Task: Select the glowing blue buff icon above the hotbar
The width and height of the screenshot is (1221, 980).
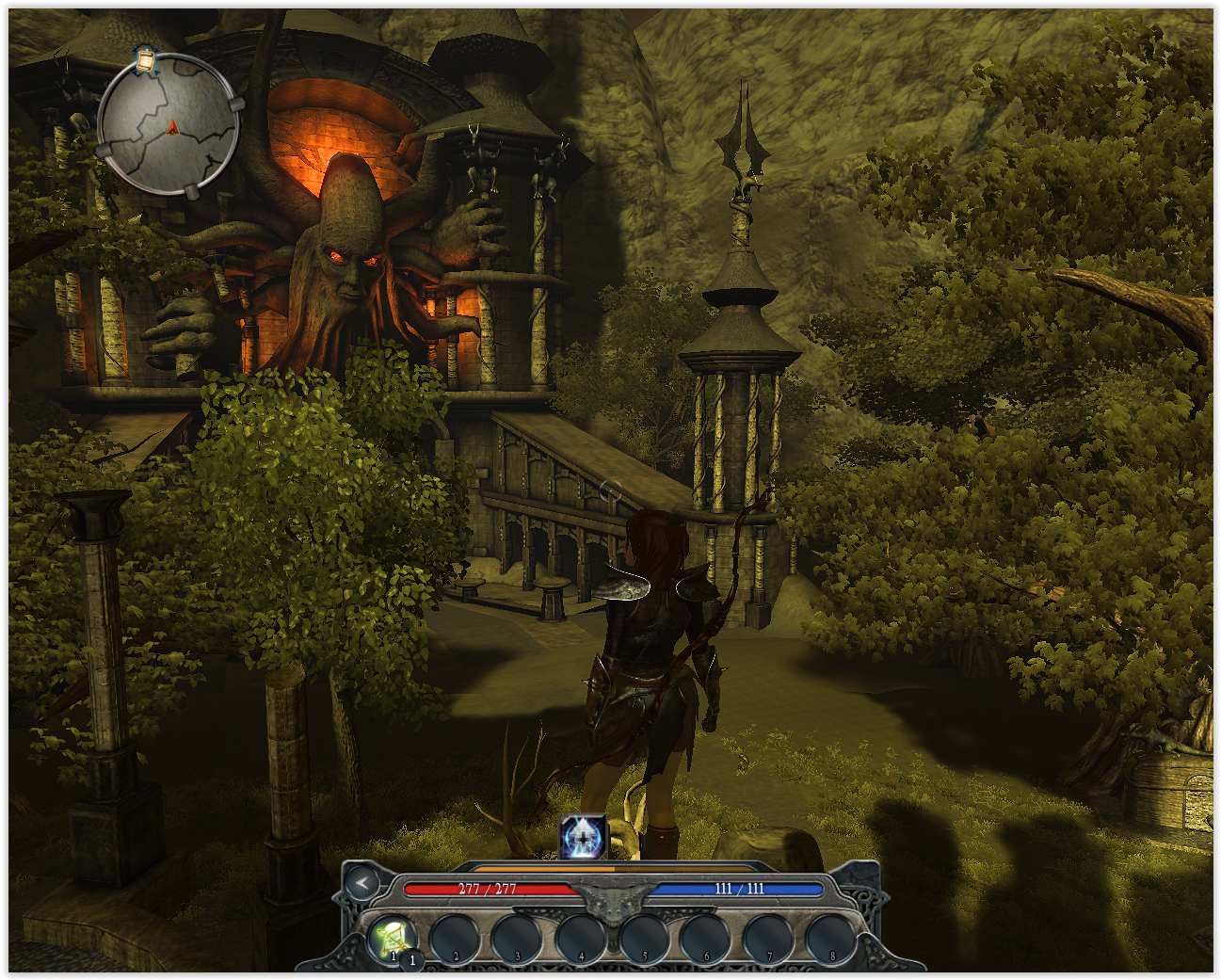Action: pos(583,837)
